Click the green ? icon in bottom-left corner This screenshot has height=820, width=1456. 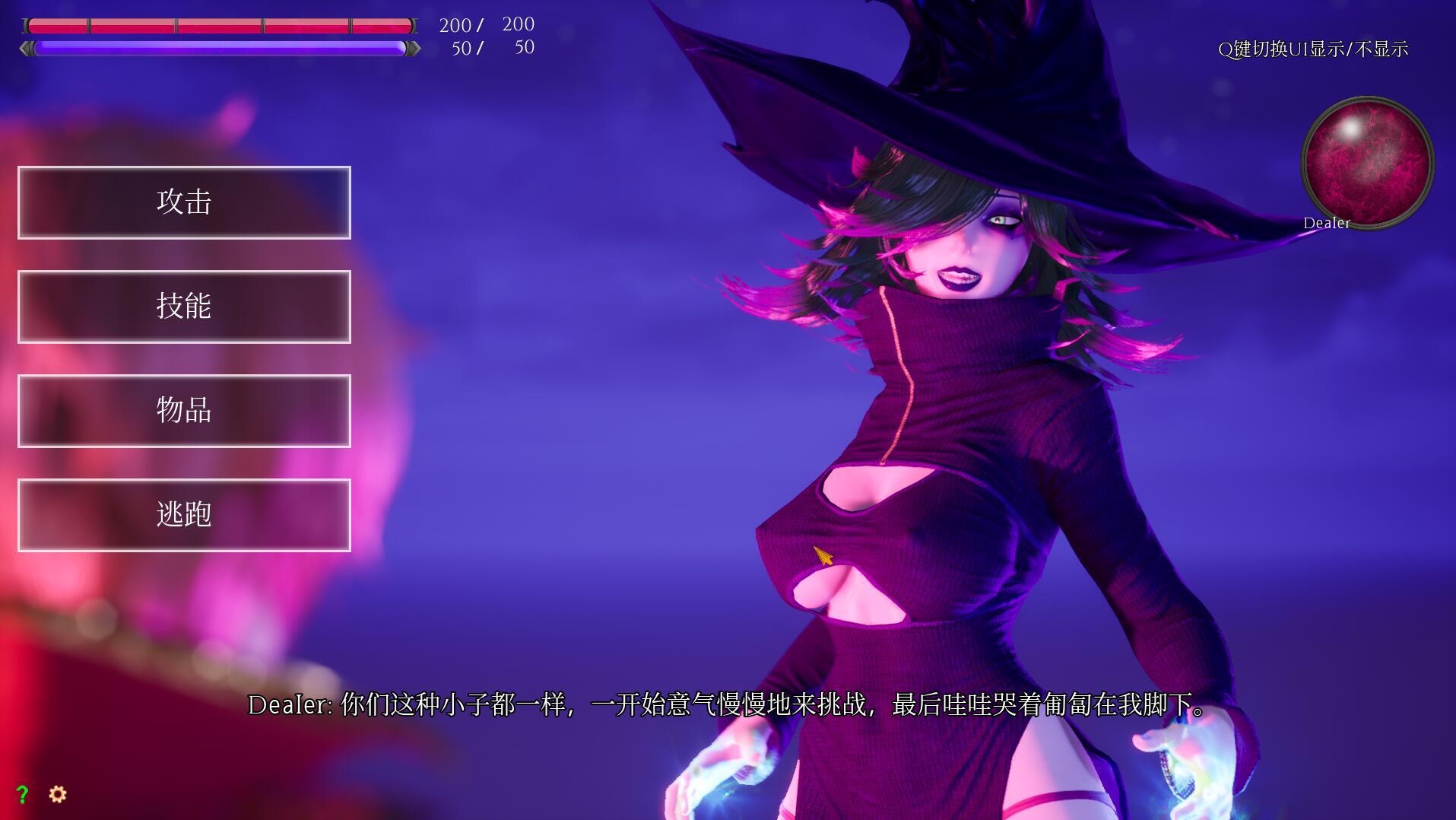pos(23,794)
